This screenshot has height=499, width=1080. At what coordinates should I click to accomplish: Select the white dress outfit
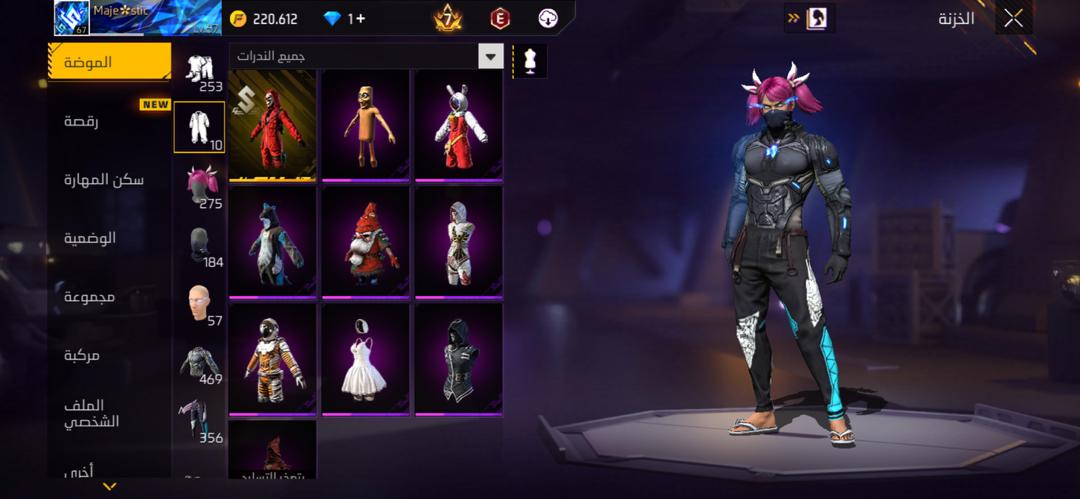365,359
